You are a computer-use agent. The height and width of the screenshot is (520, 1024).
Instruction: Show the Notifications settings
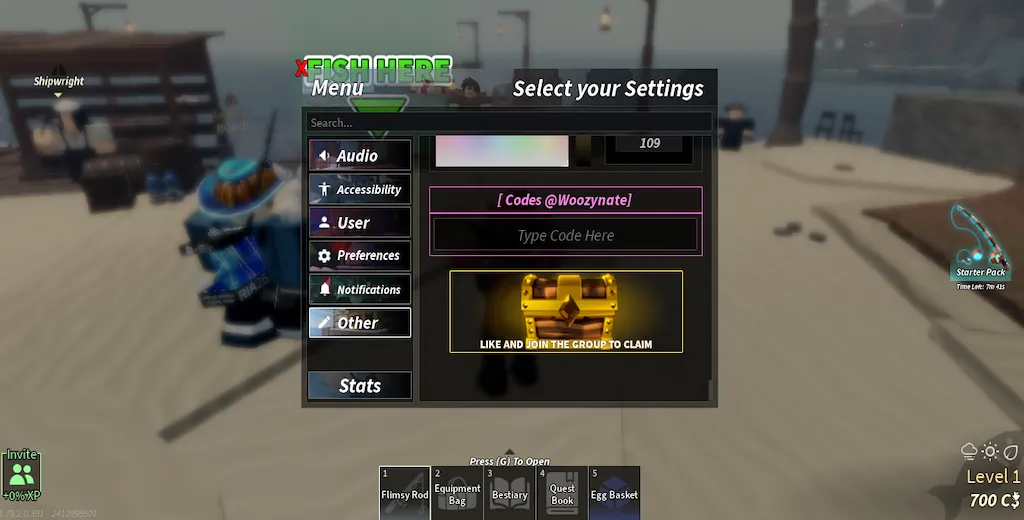click(359, 289)
